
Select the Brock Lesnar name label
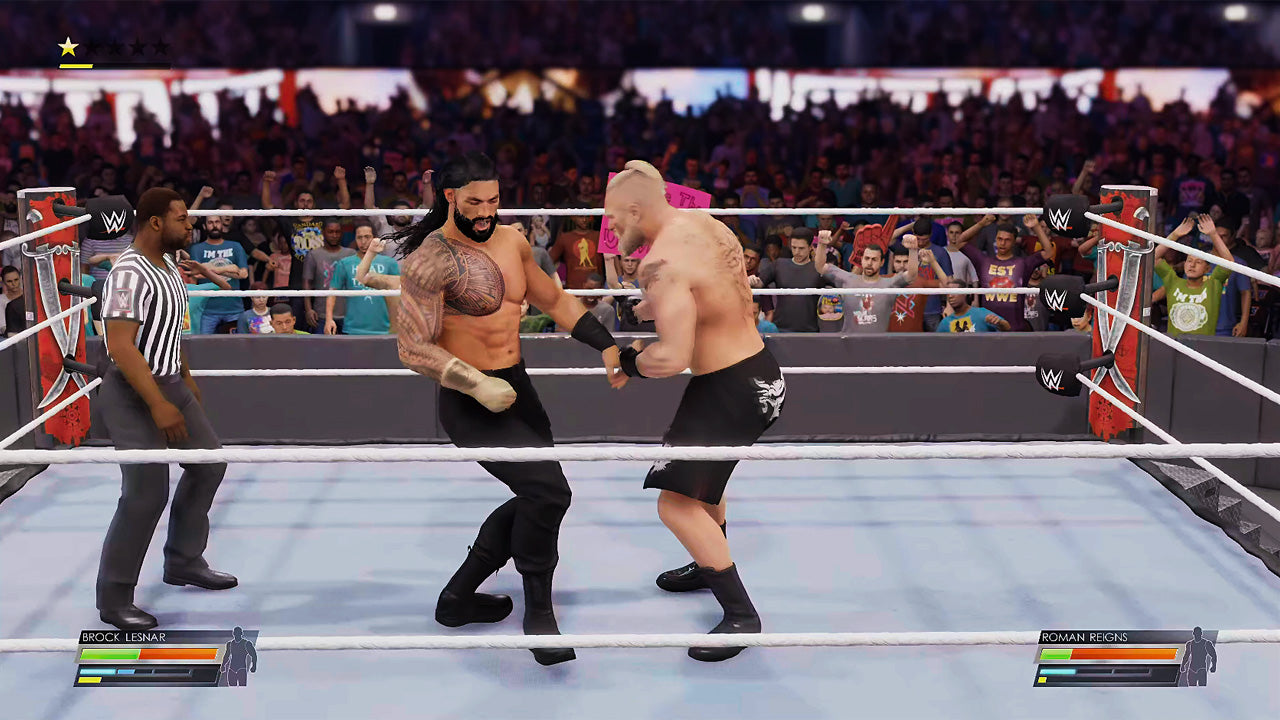click(125, 636)
